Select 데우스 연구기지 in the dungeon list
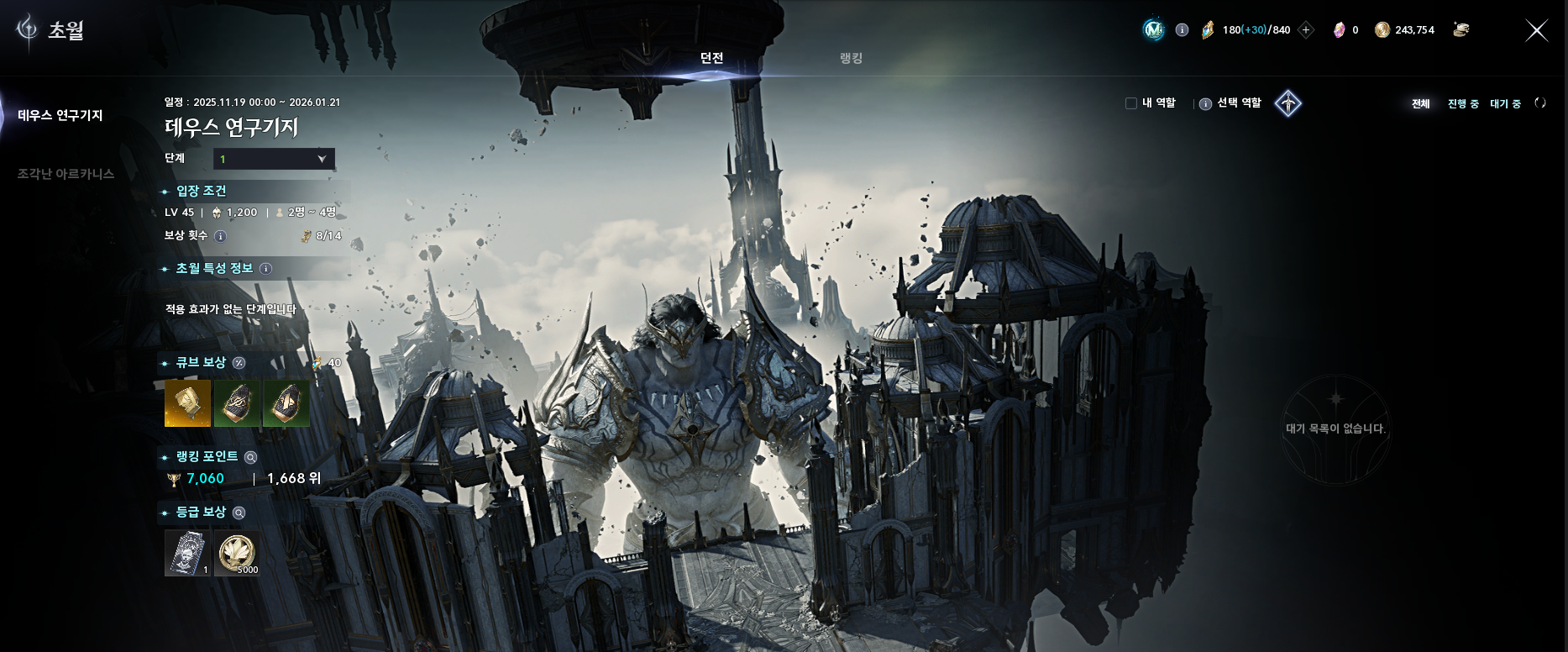This screenshot has height=652, width=1568. coord(60,115)
